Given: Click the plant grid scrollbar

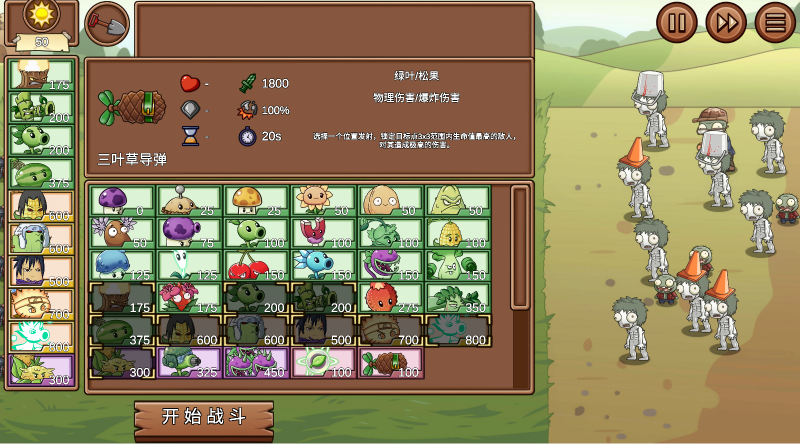Looking at the screenshot, I should point(519,247).
